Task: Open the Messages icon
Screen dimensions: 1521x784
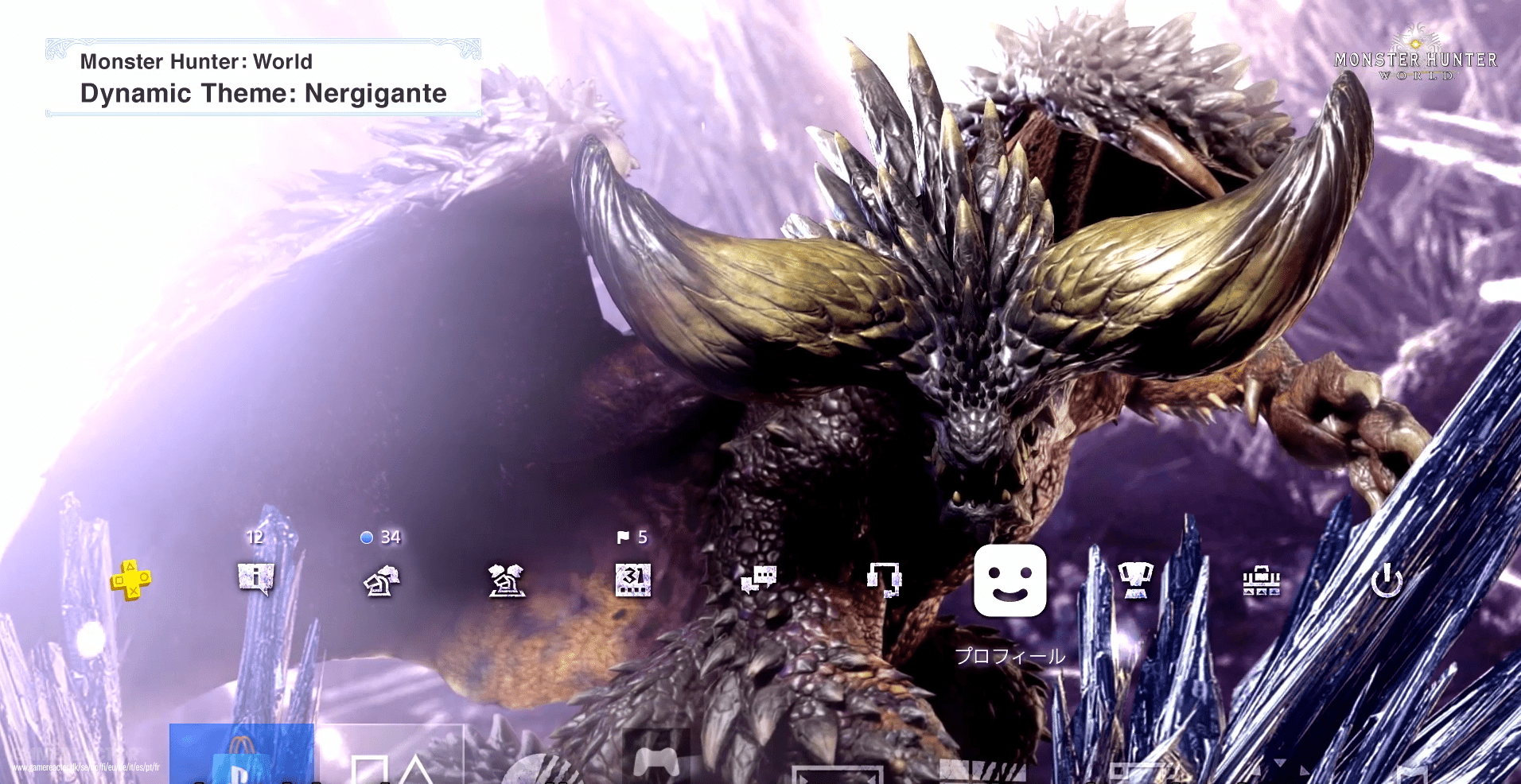Action: pyautogui.click(x=760, y=580)
